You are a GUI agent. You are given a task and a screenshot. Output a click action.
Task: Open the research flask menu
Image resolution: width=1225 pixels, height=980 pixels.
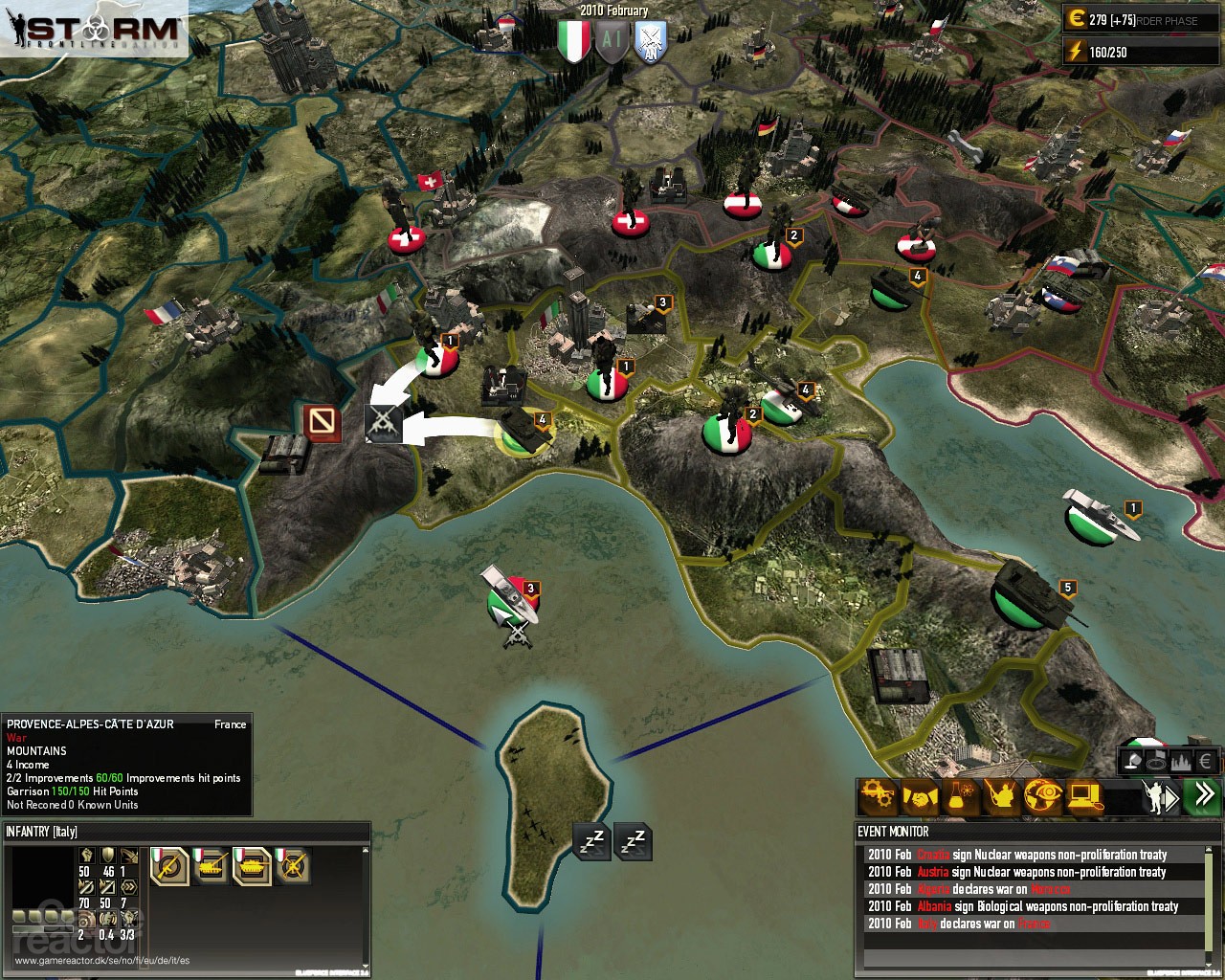click(x=961, y=796)
